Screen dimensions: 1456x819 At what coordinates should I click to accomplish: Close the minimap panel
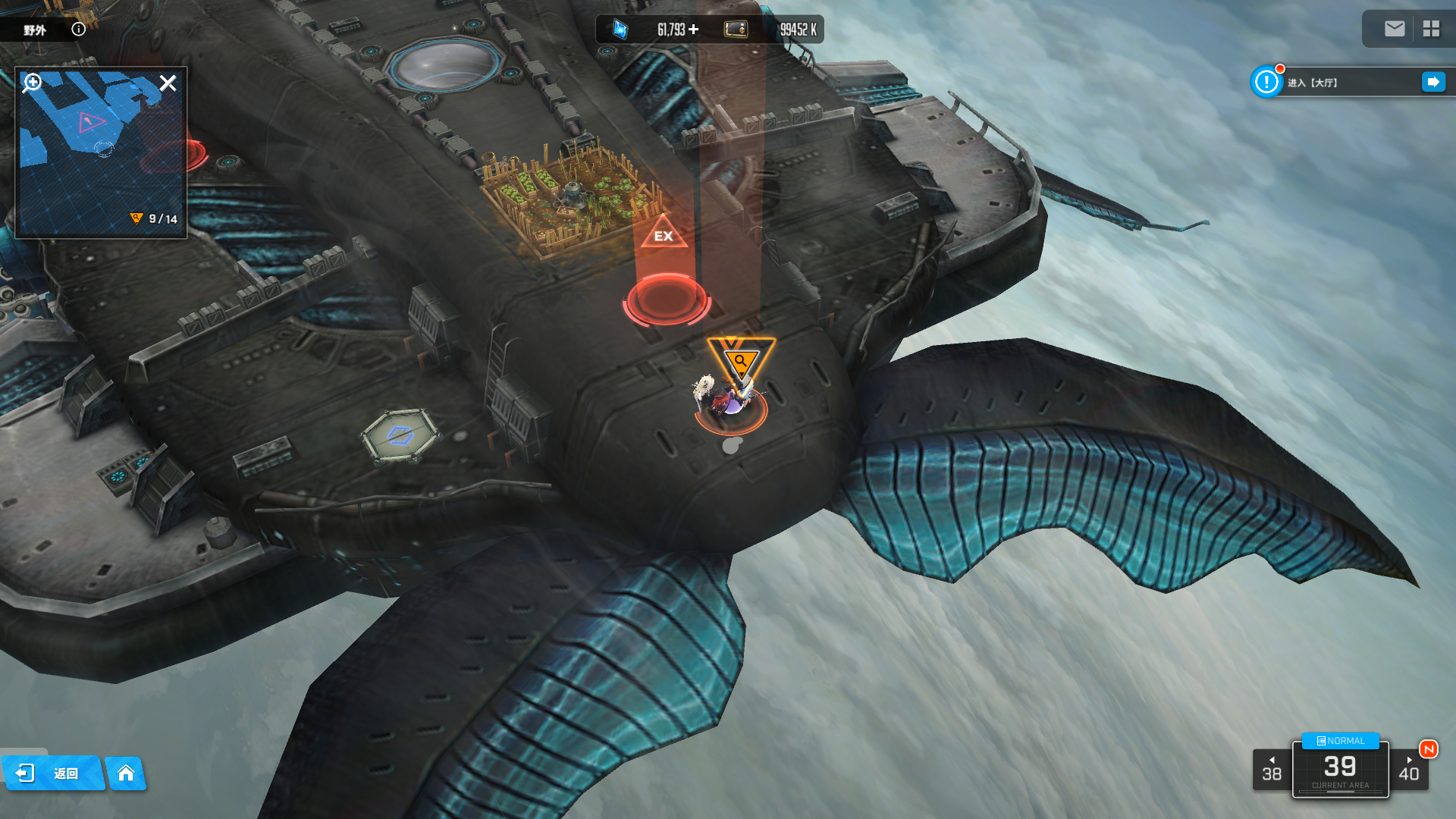tap(168, 83)
